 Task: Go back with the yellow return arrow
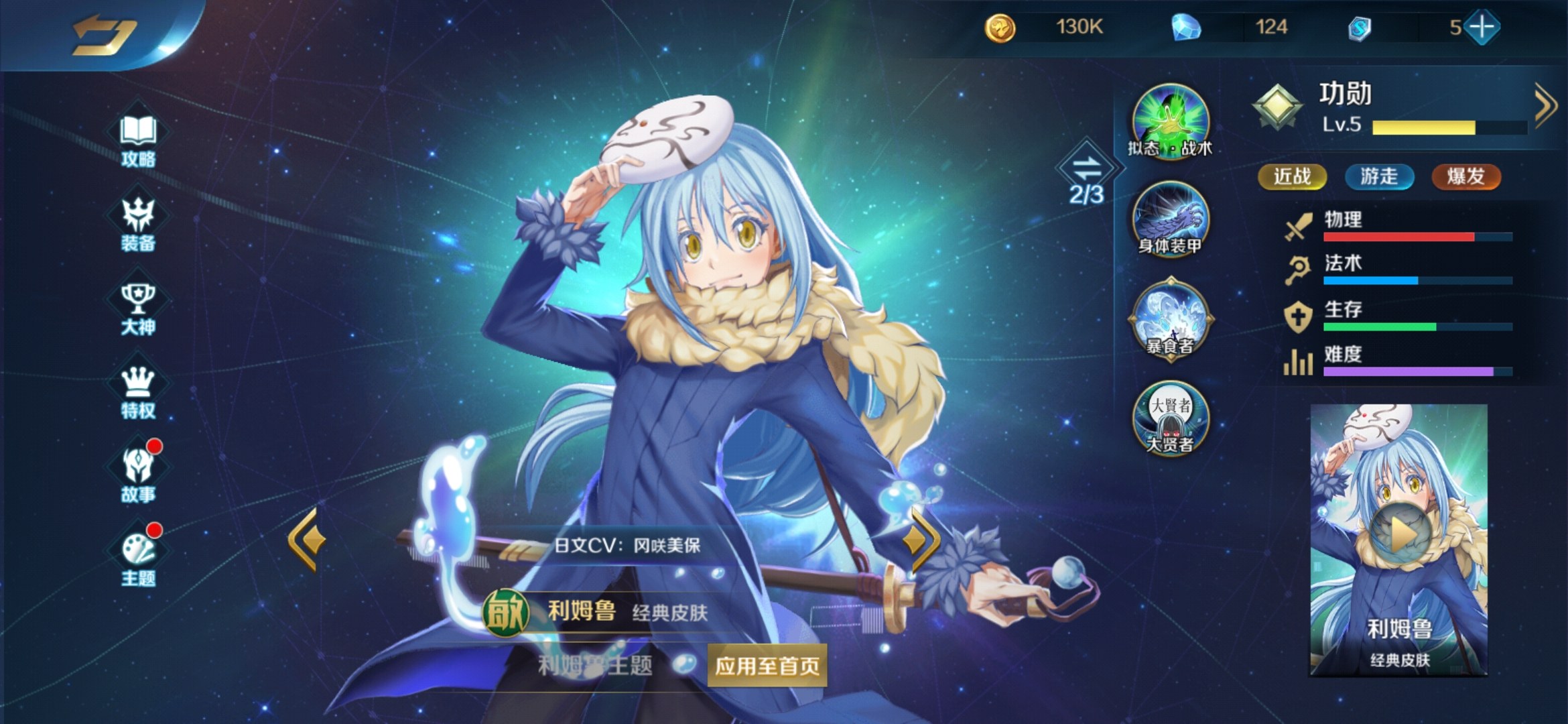(104, 35)
